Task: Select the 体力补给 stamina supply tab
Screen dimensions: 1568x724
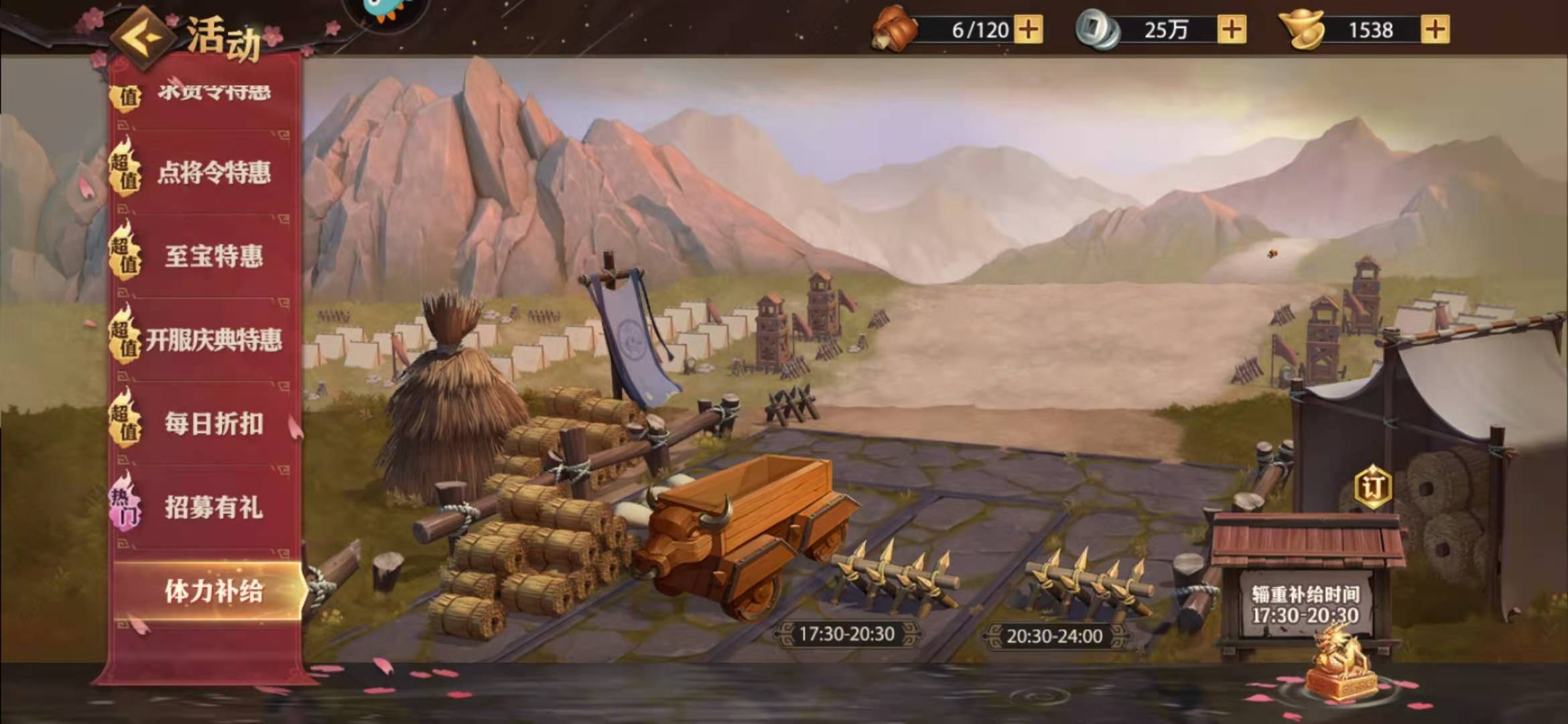Action: 212,591
